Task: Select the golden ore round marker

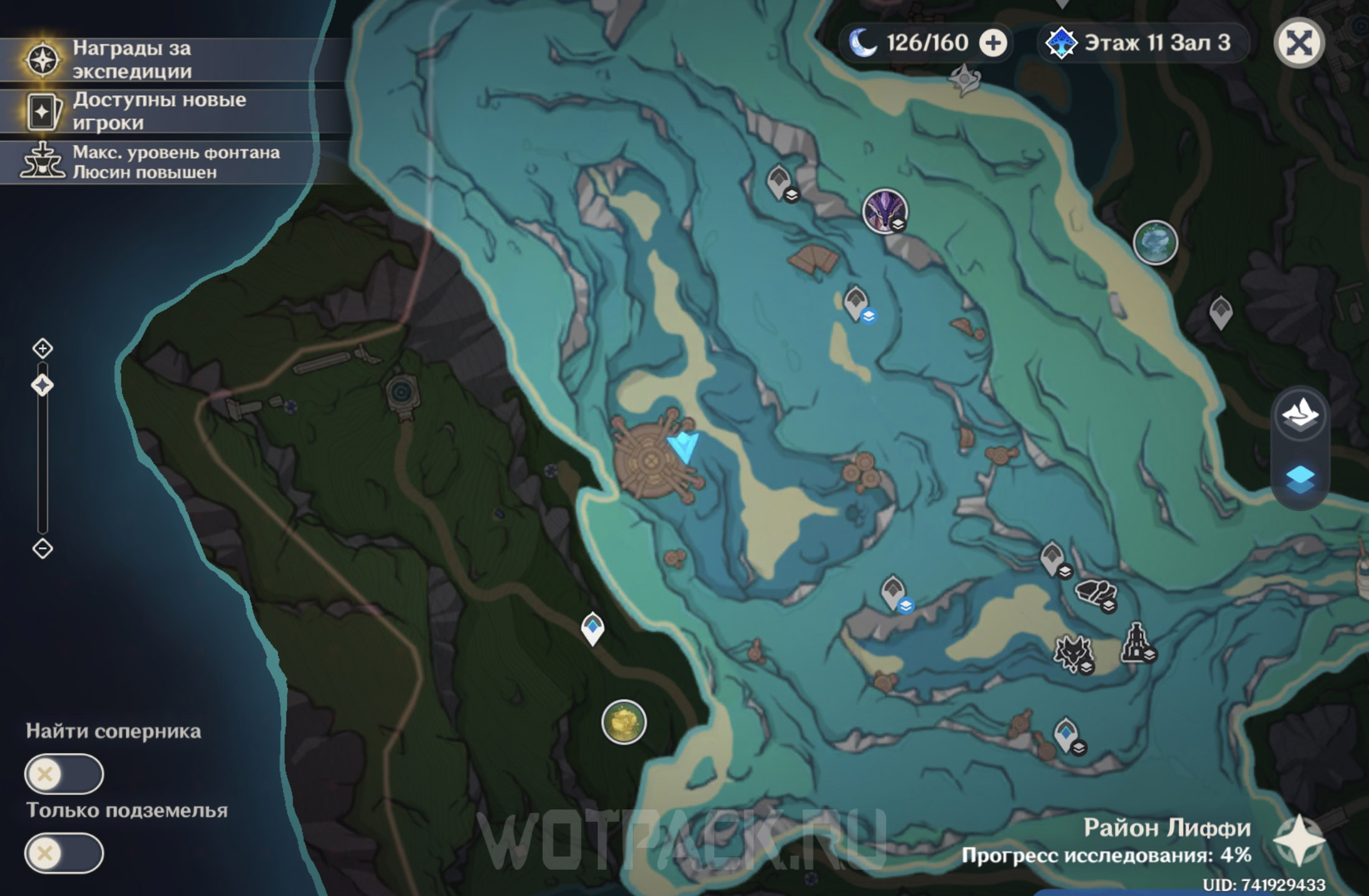Action: (x=624, y=722)
